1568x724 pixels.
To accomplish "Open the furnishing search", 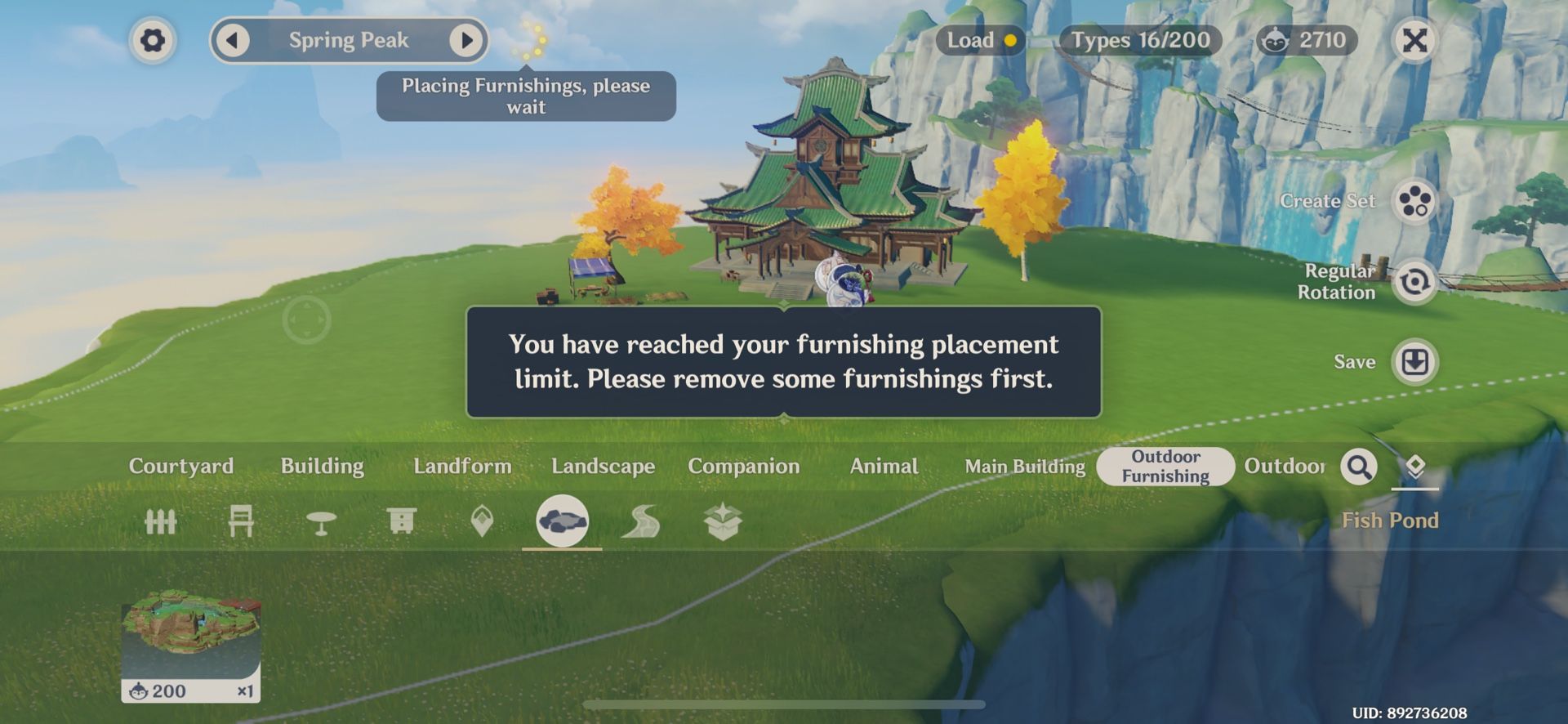I will point(1359,467).
